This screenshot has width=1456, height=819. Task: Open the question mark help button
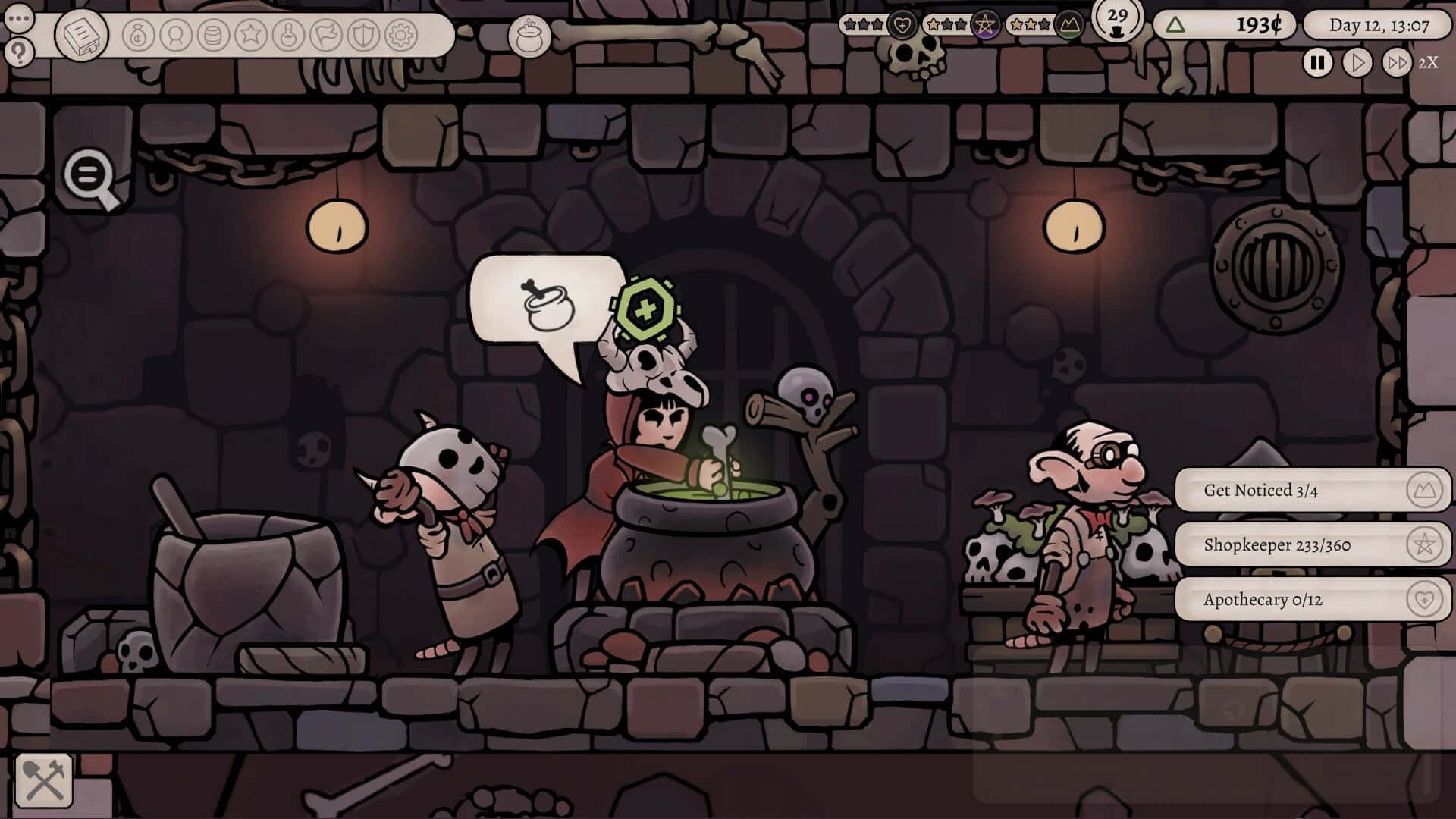point(19,53)
